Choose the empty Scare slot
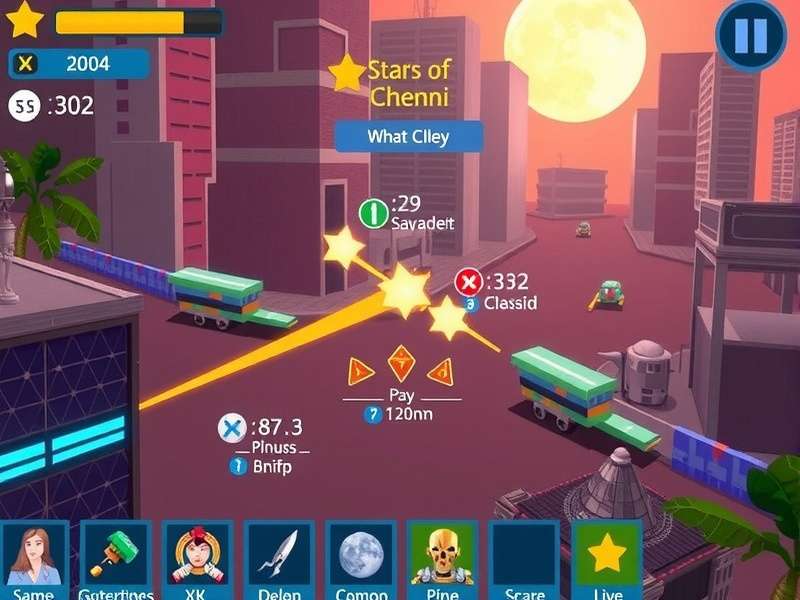This screenshot has height=600, width=800. tap(524, 556)
